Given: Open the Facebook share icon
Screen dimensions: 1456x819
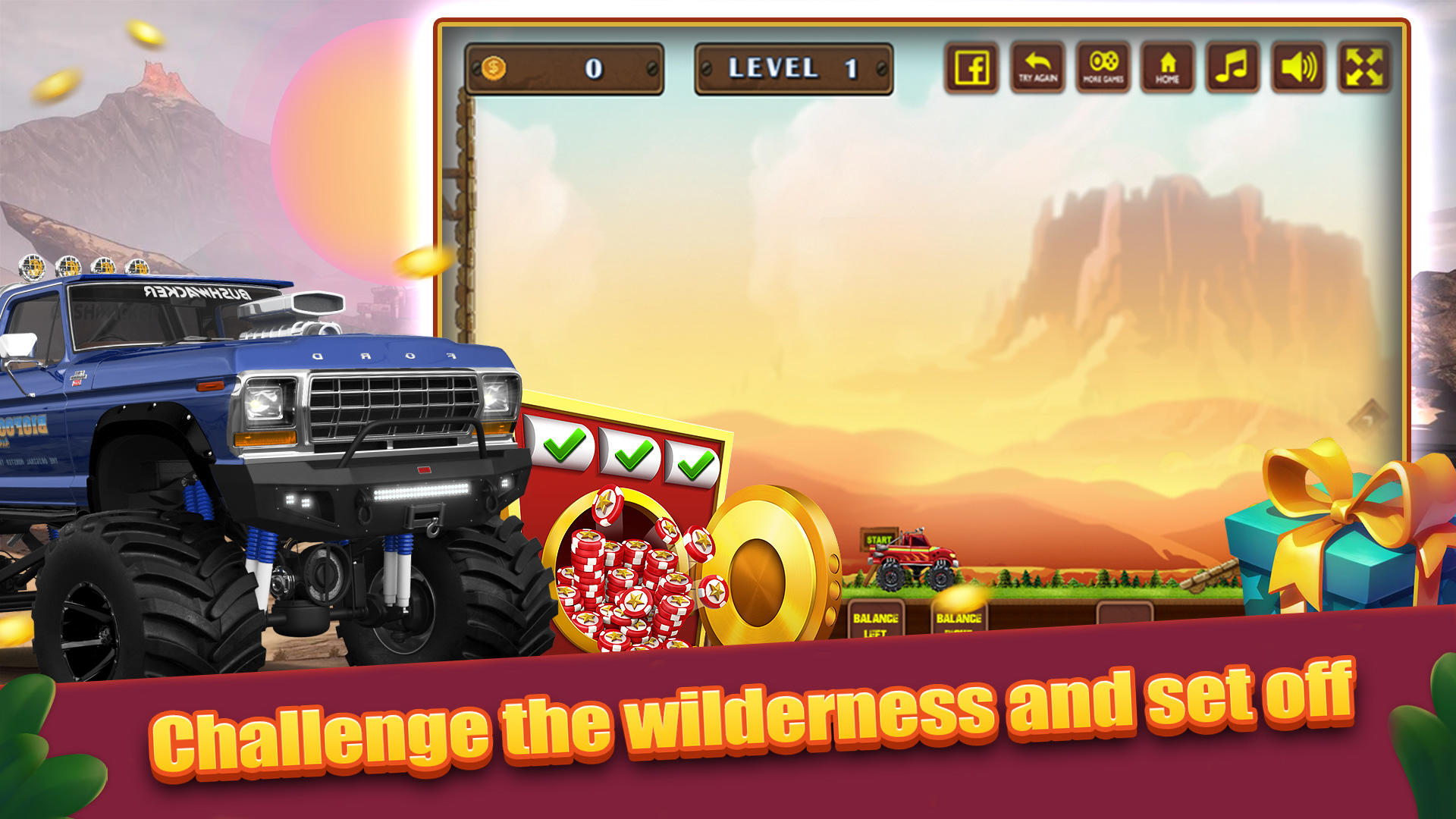Looking at the screenshot, I should (x=971, y=68).
